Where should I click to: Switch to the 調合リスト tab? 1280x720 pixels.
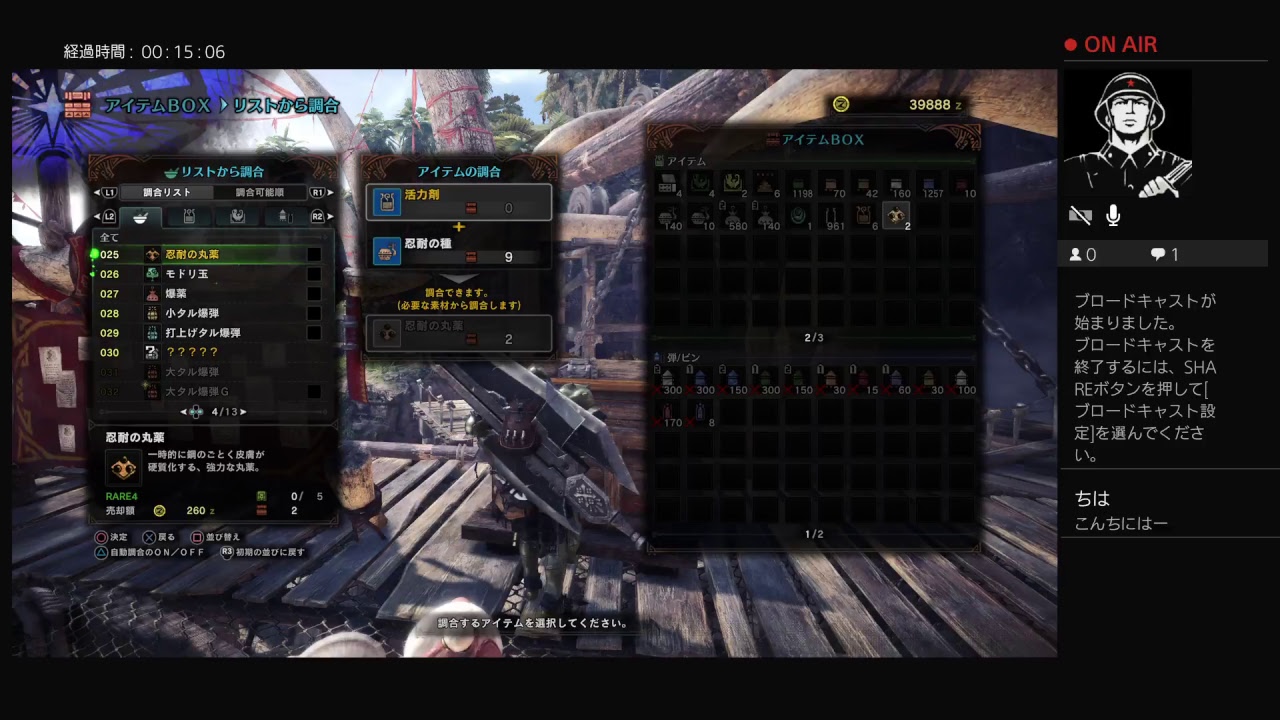(x=166, y=192)
